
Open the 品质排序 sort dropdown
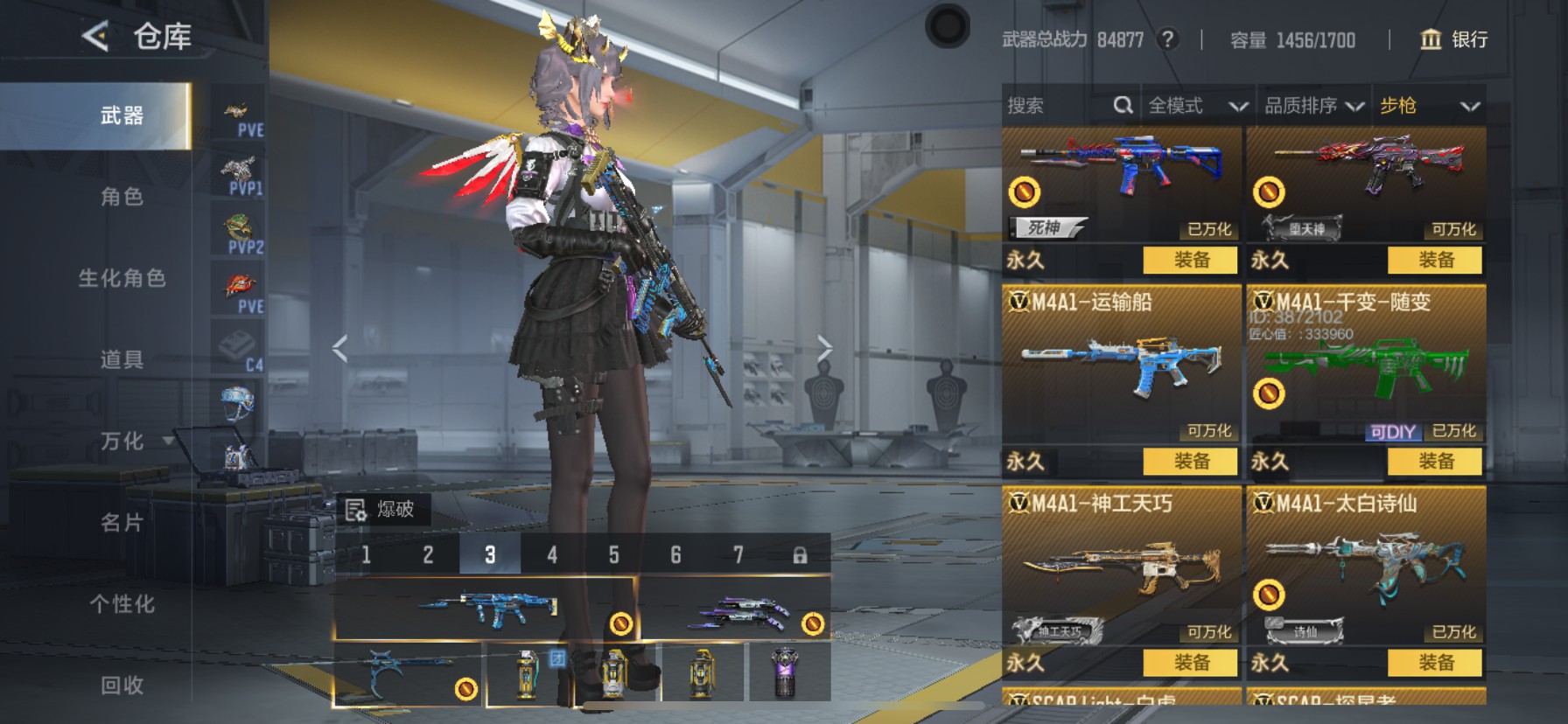1313,106
